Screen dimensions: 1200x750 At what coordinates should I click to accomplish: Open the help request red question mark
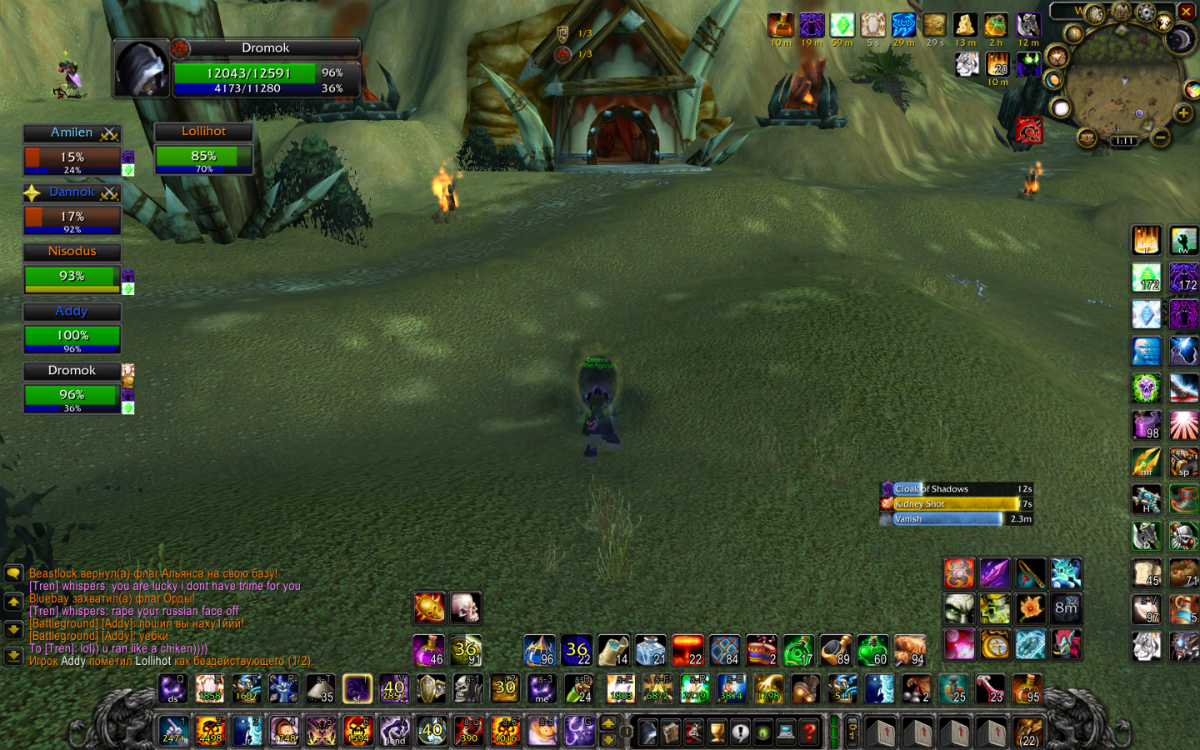(811, 730)
